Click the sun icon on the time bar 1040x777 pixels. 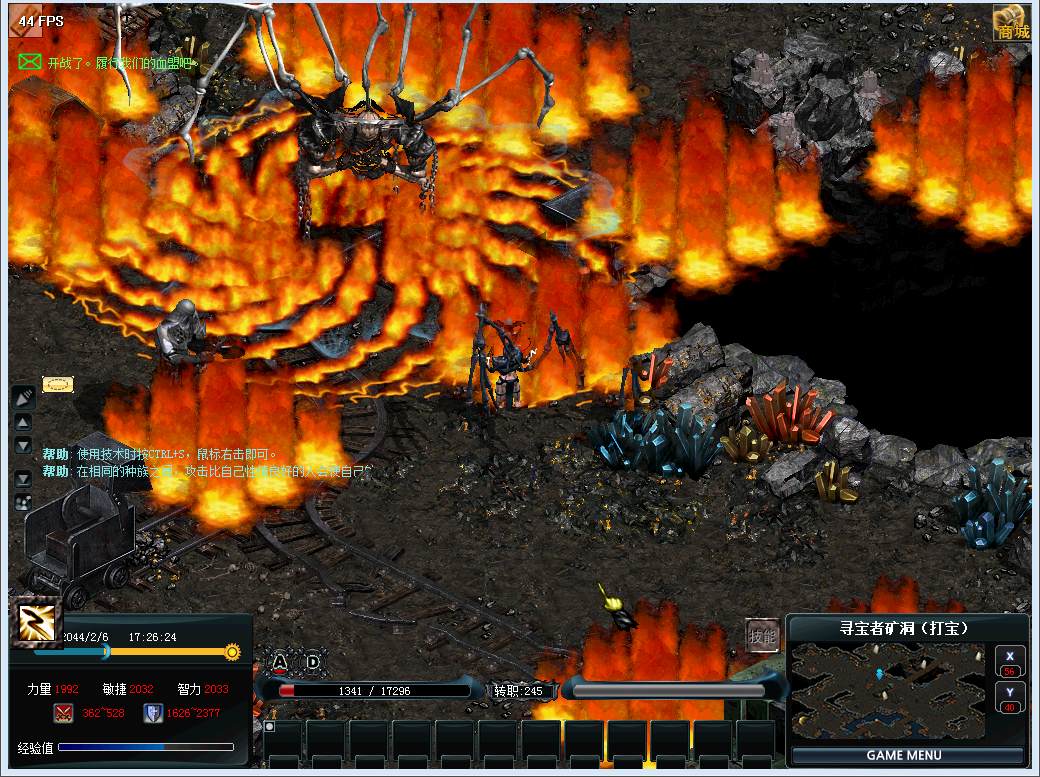click(x=232, y=652)
